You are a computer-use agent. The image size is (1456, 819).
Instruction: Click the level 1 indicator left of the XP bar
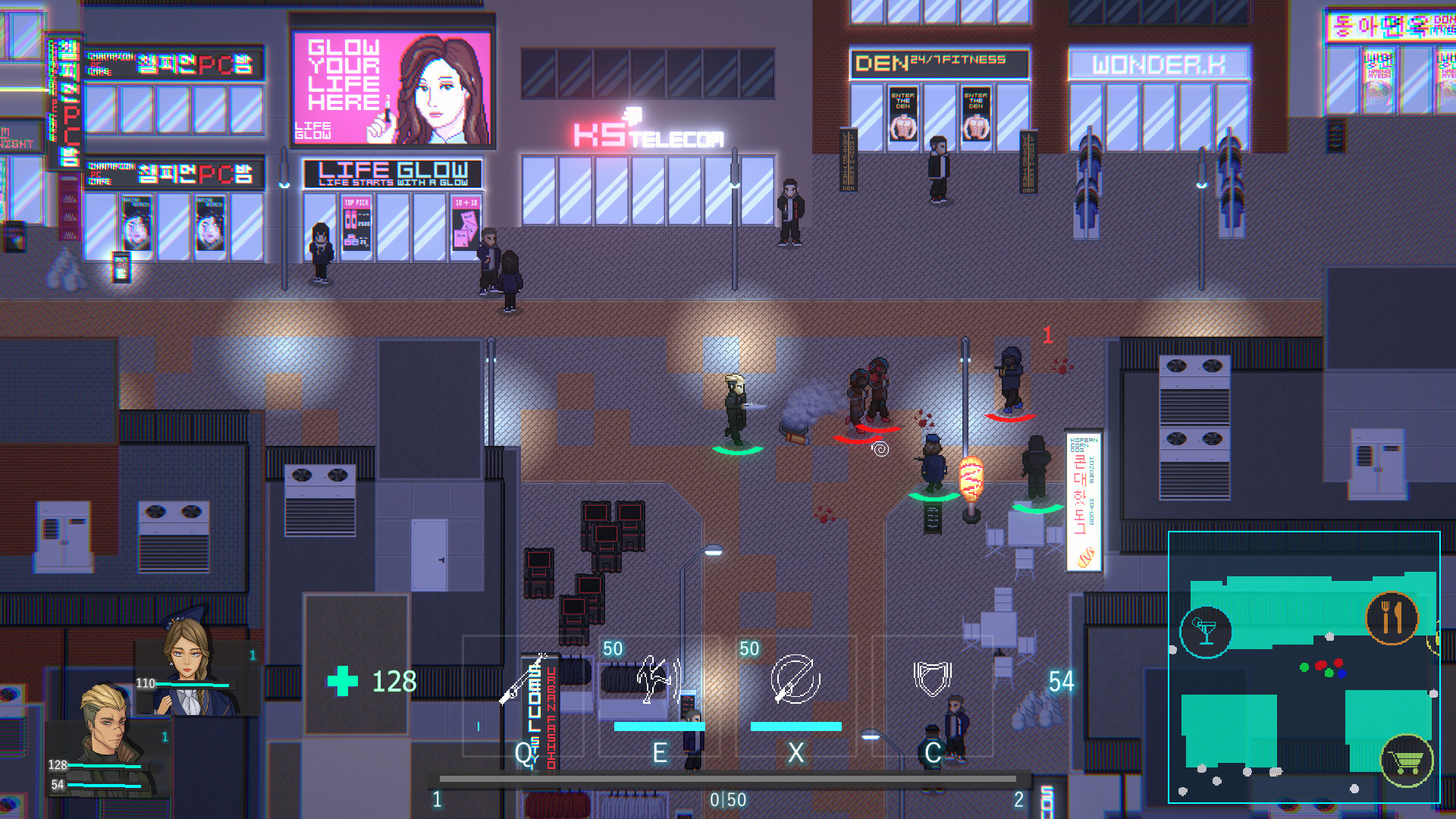pyautogui.click(x=438, y=798)
